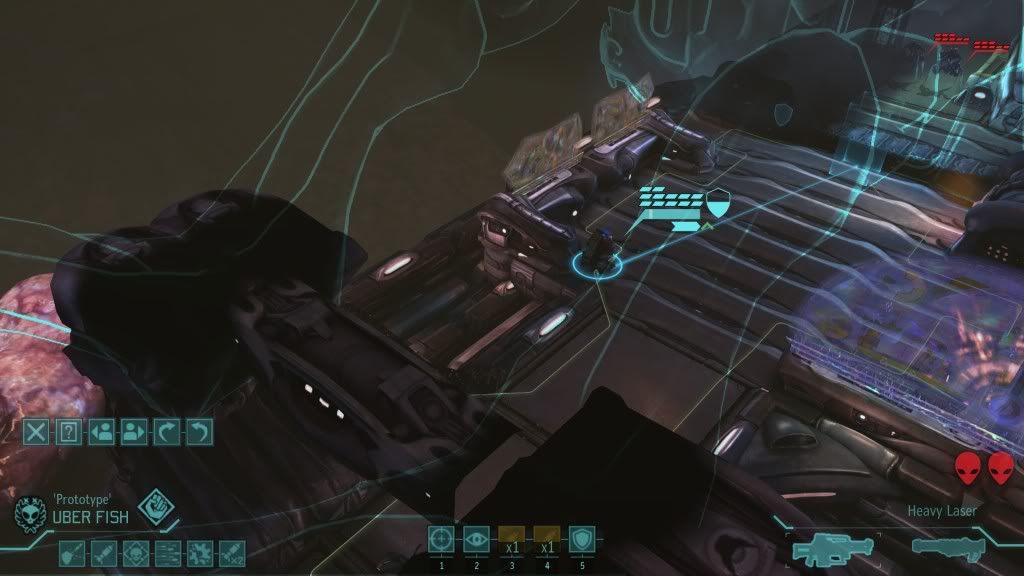Rotate the camera with the right-curving arrow
The height and width of the screenshot is (576, 1024).
click(x=166, y=432)
